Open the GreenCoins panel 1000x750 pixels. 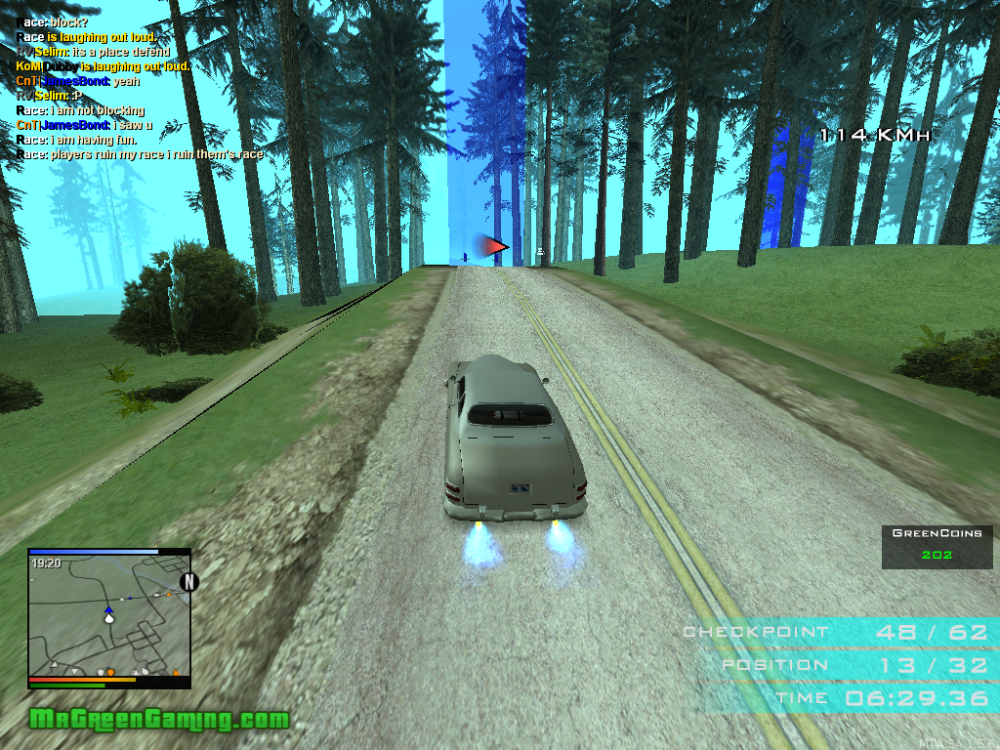click(937, 546)
